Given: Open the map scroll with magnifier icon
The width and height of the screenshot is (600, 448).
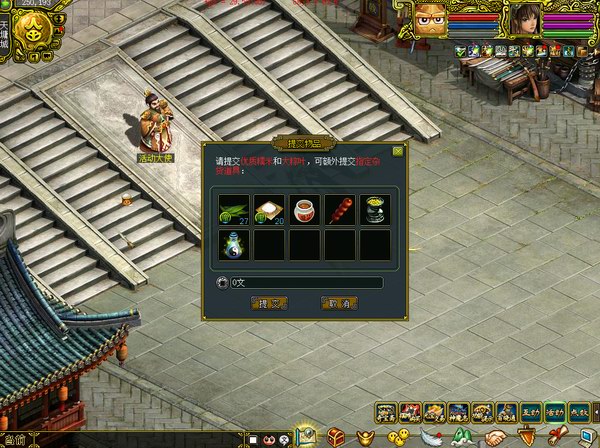Looking at the screenshot, I should [x=306, y=437].
